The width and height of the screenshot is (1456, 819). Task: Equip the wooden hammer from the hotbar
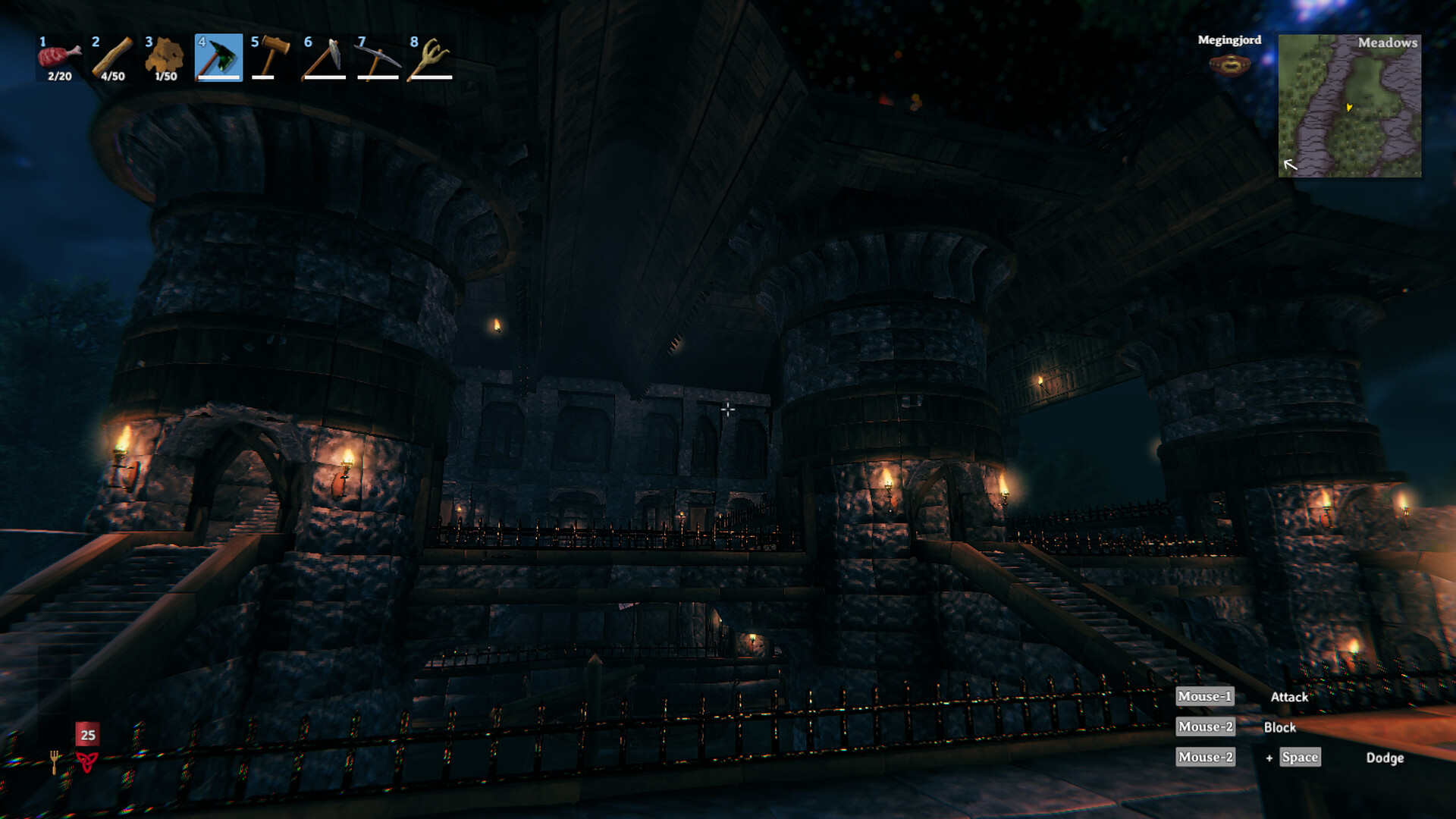271,58
